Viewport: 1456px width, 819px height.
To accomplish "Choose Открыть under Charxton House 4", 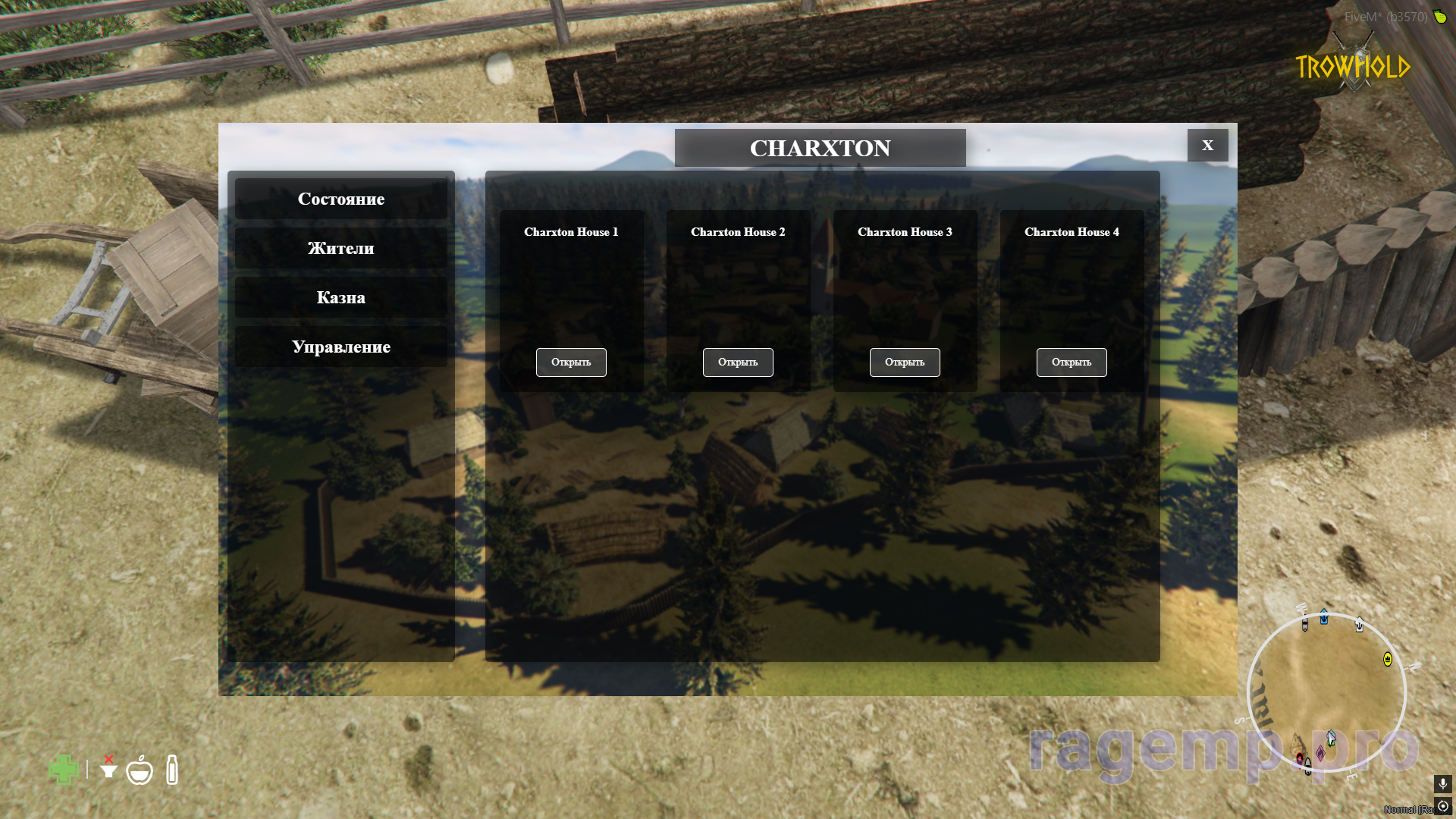I will tap(1072, 362).
